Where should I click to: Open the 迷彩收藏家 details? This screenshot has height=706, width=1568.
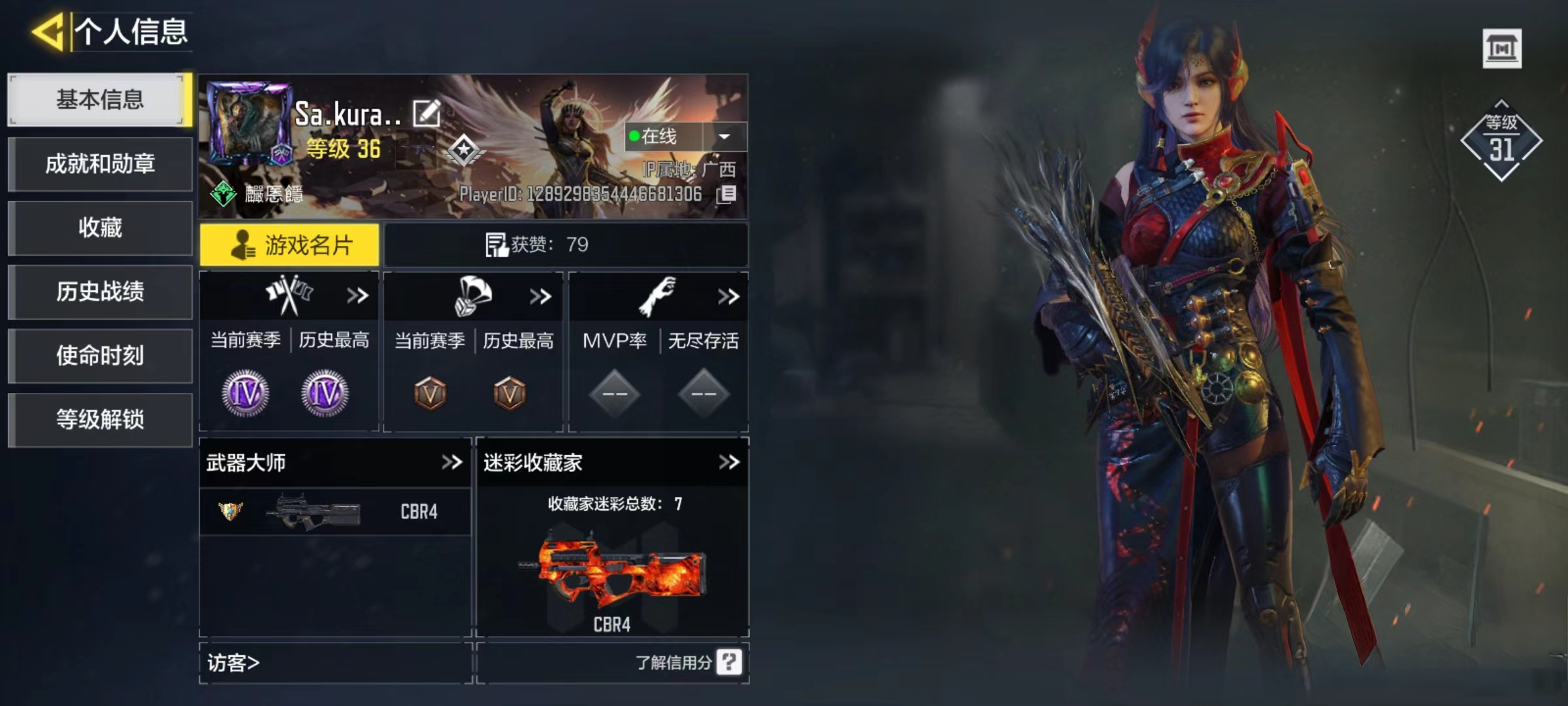[x=728, y=463]
